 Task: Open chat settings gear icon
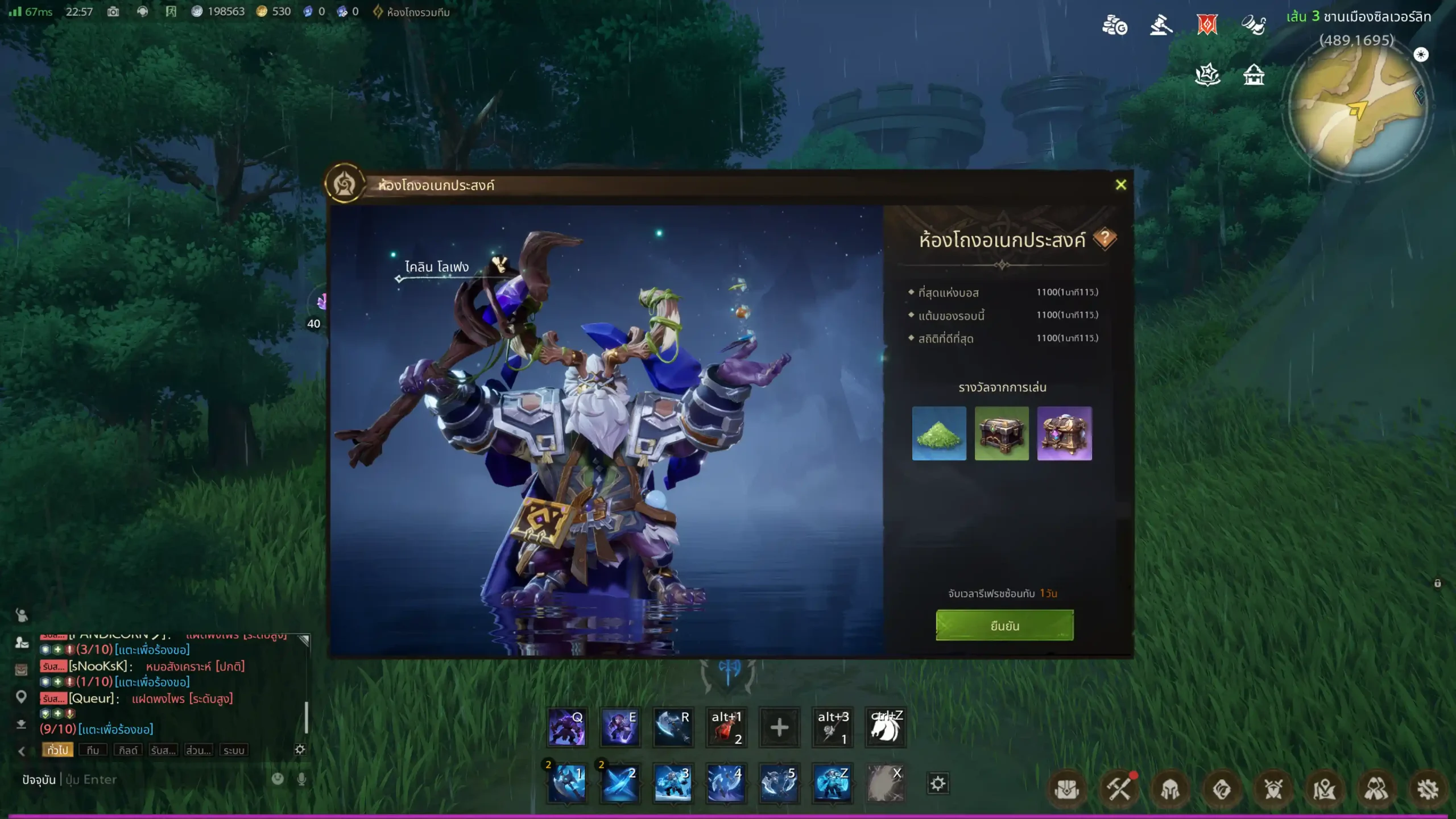[300, 750]
